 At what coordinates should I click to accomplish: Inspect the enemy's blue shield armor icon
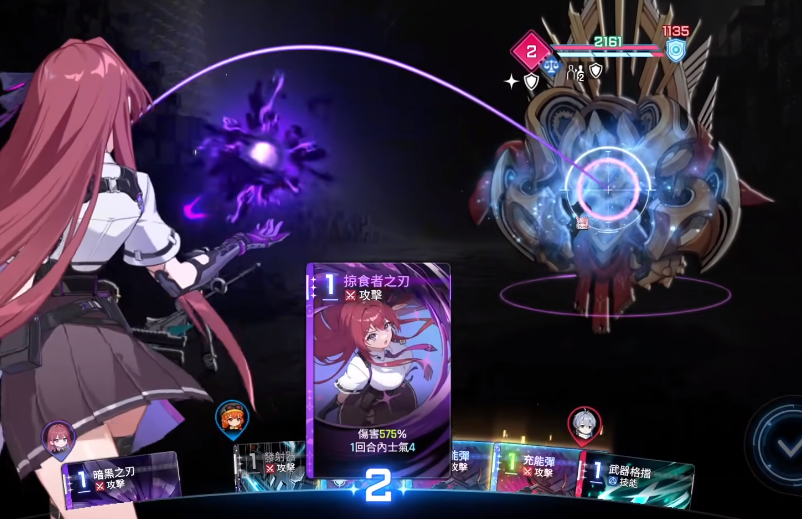676,51
